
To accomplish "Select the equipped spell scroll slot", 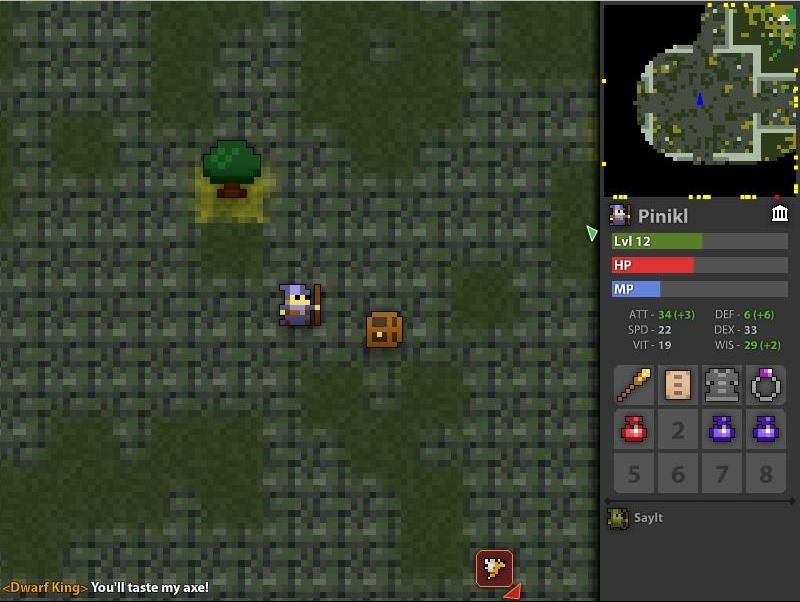I will tap(678, 385).
